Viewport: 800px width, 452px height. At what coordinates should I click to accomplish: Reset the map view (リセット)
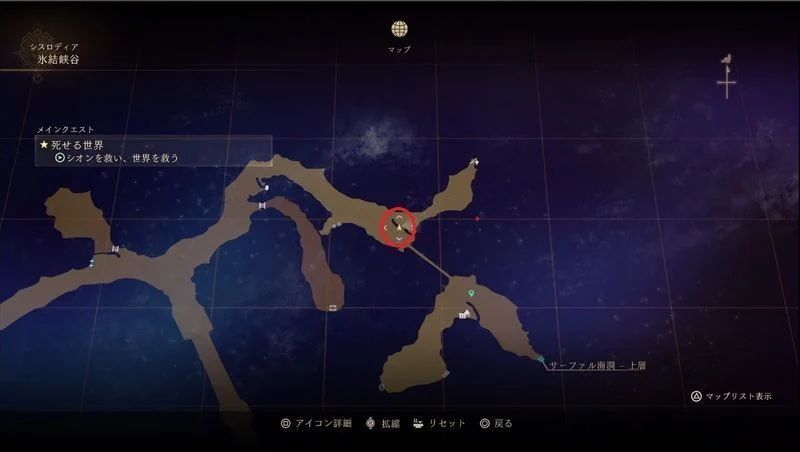coord(438,423)
